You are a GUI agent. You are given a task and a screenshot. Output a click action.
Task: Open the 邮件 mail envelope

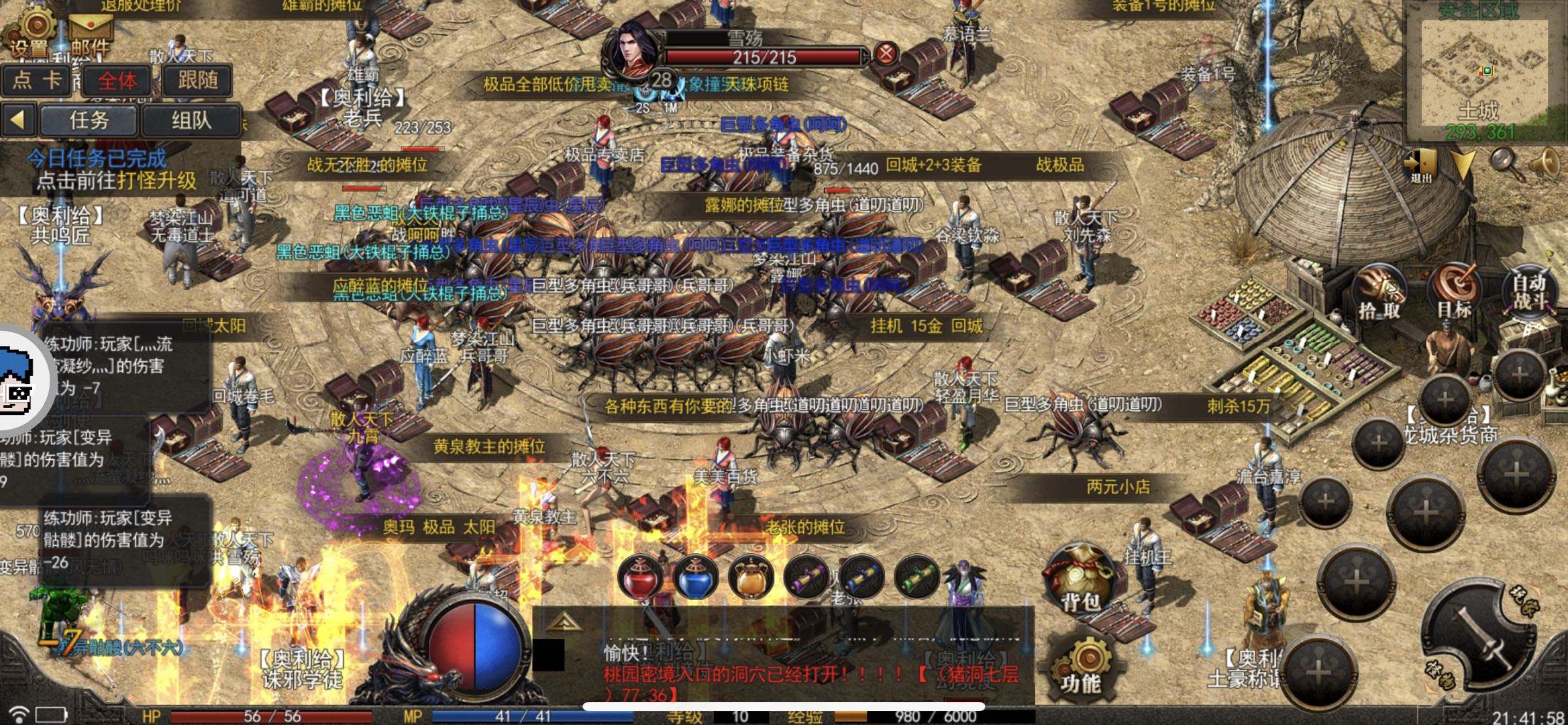91,34
